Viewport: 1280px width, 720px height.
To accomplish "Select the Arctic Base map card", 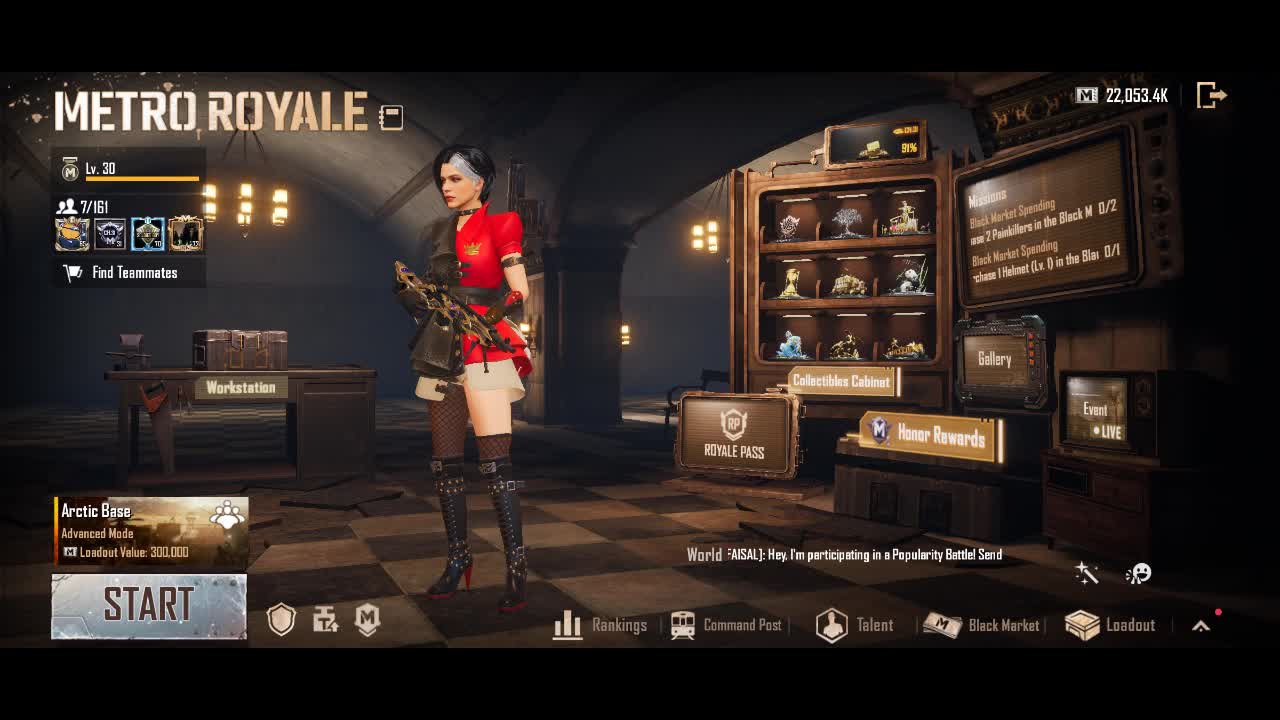I will pos(151,530).
